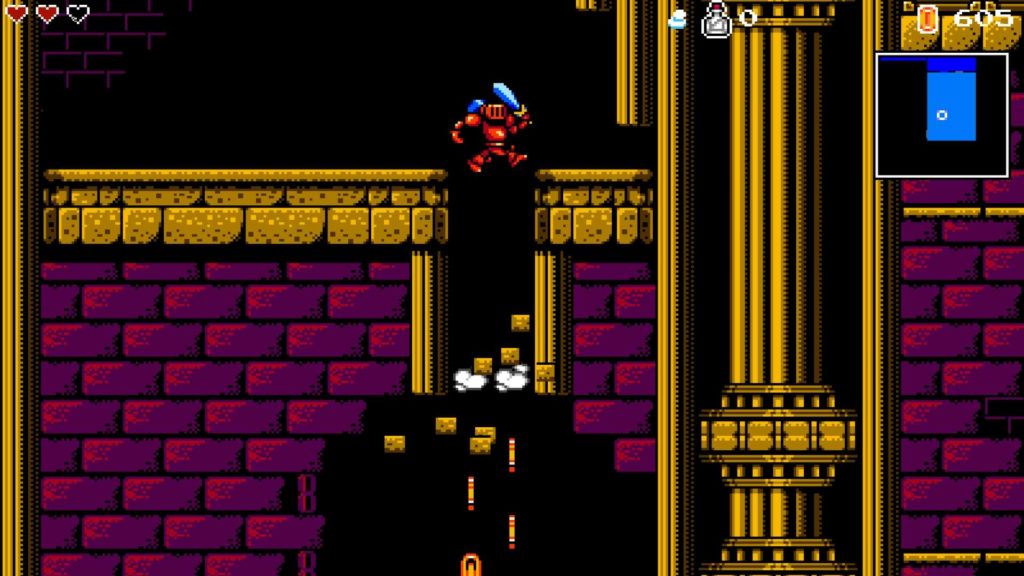Click the small blue cloud icon
This screenshot has width=1024, height=576.
click(x=678, y=20)
